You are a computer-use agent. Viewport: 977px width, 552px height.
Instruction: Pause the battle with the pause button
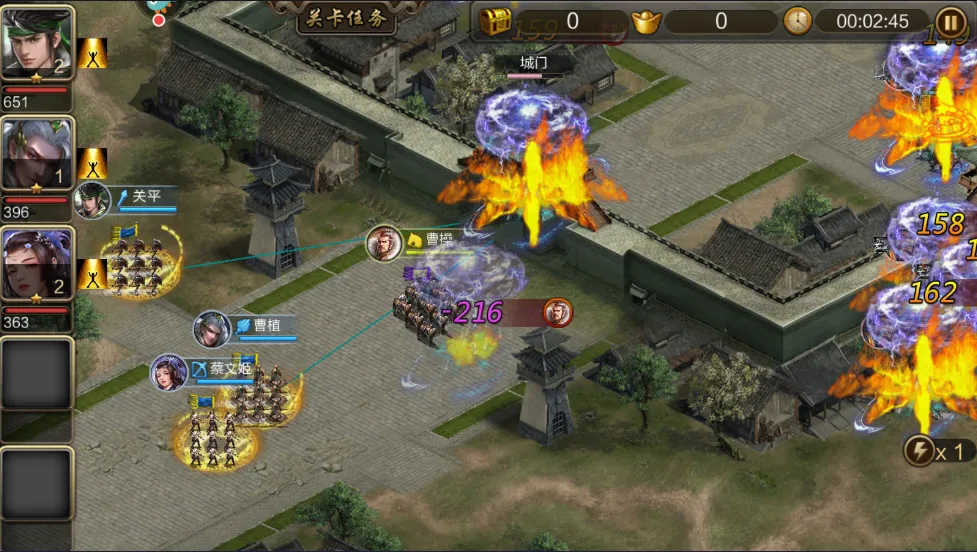point(950,20)
